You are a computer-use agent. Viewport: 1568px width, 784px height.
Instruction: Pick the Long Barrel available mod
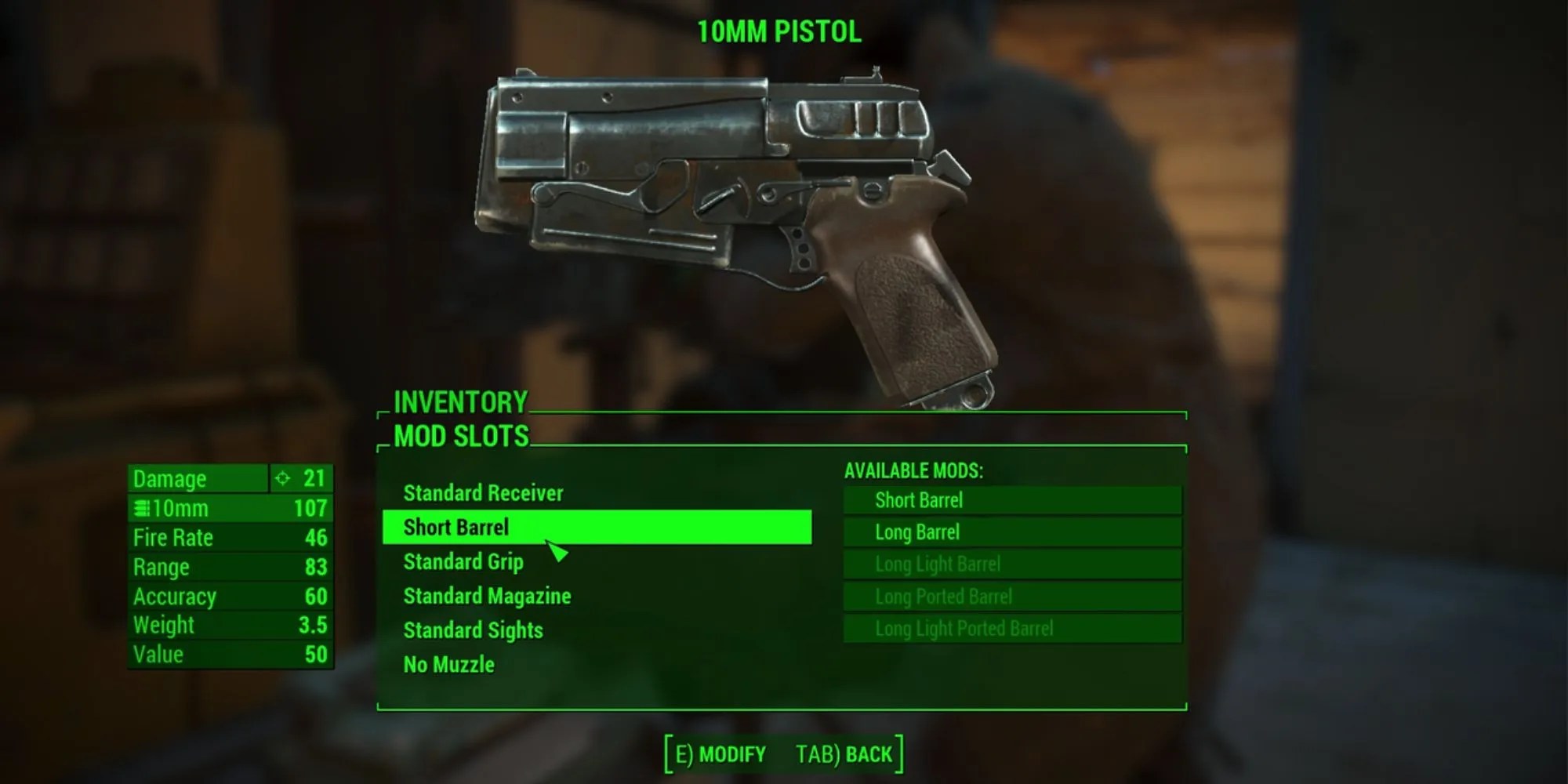pyautogui.click(x=1011, y=532)
